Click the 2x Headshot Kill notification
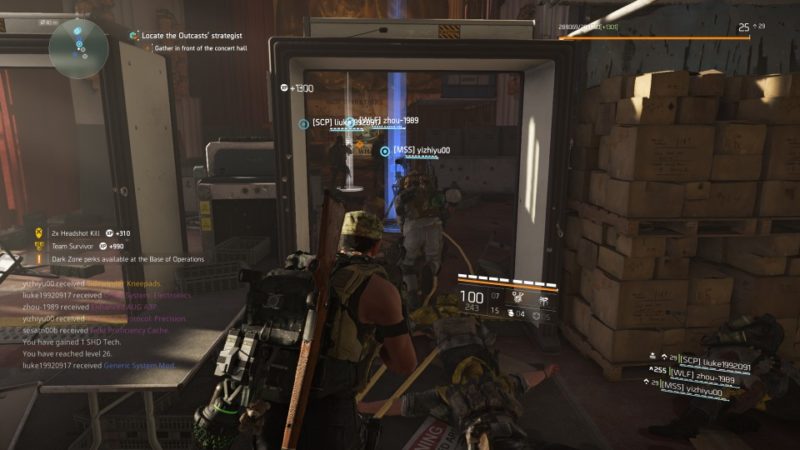Screen dimensions: 800x450 80,233
